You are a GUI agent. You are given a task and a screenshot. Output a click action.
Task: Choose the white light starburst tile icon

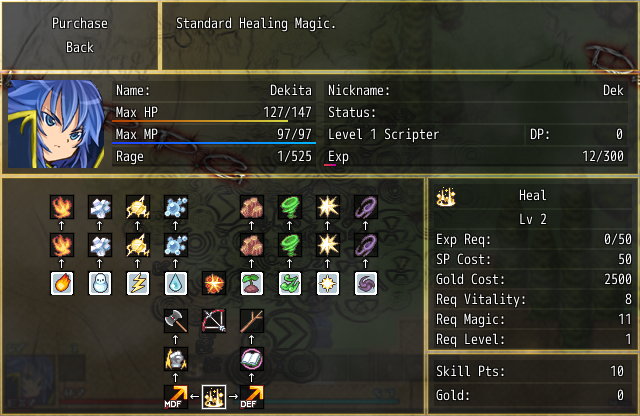pos(328,283)
